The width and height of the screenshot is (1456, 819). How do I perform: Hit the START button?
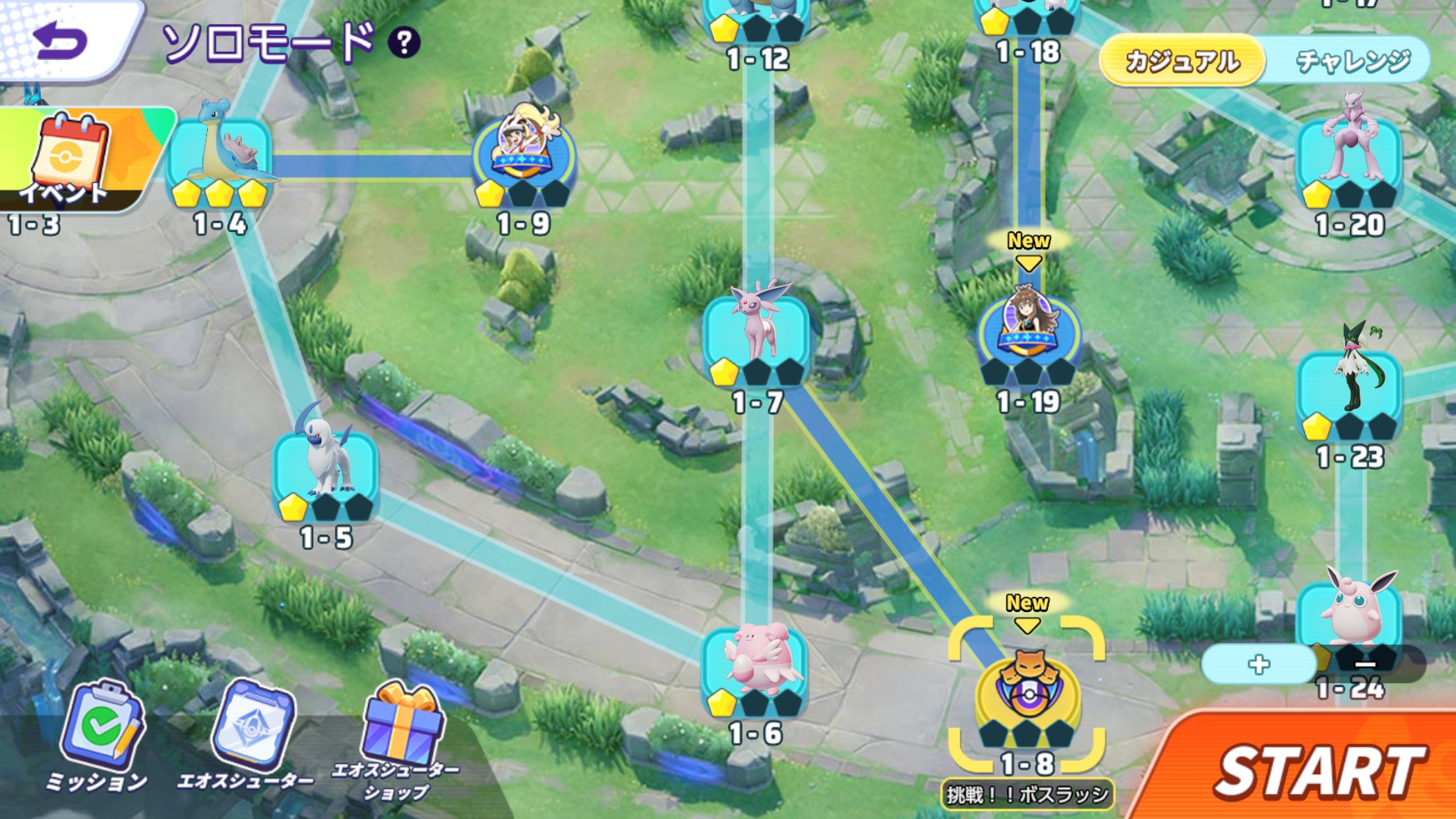1318,772
